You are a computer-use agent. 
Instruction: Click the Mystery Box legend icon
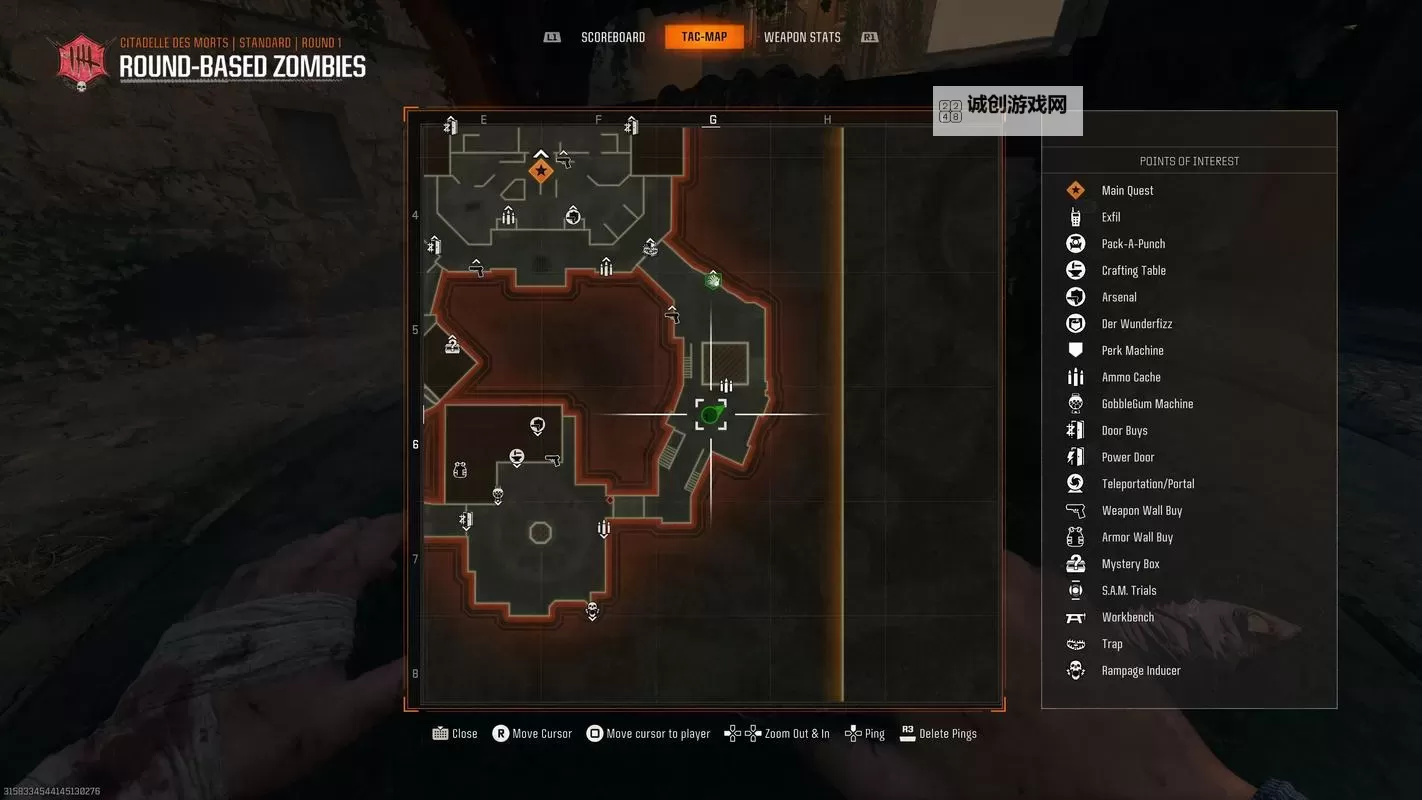click(1075, 563)
